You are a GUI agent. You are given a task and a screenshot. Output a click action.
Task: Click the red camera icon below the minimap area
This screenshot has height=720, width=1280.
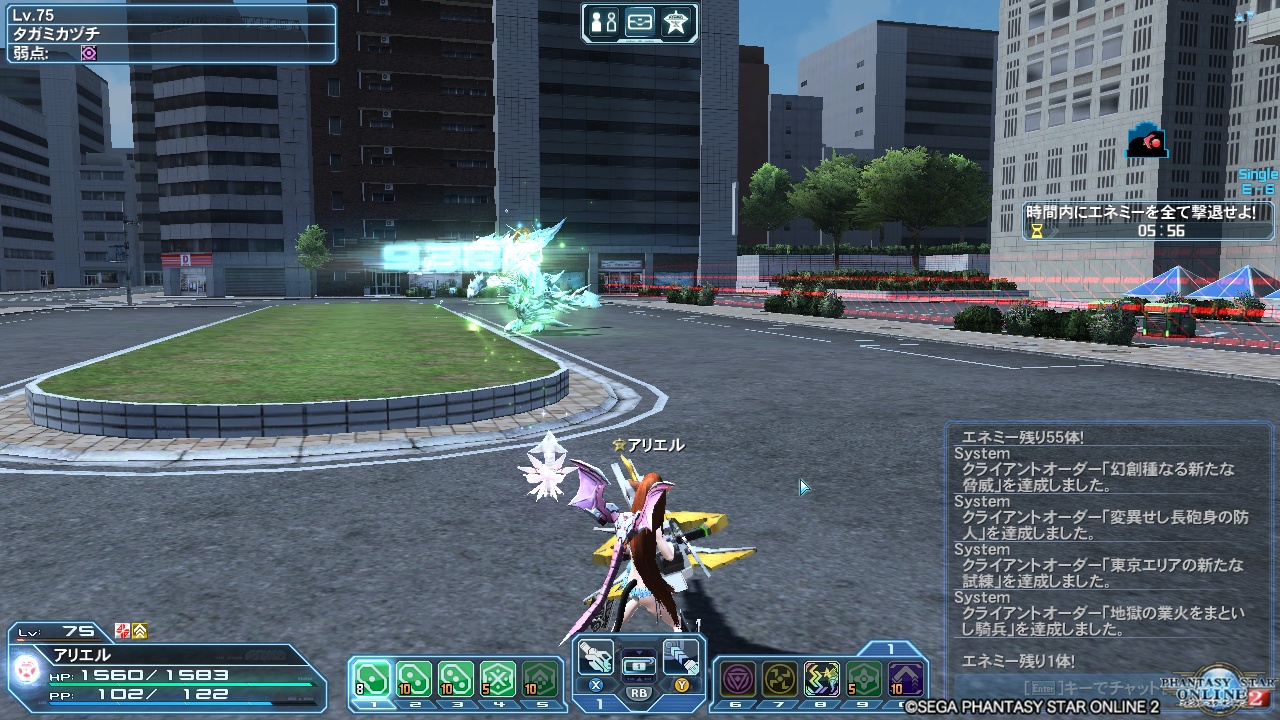(1148, 141)
